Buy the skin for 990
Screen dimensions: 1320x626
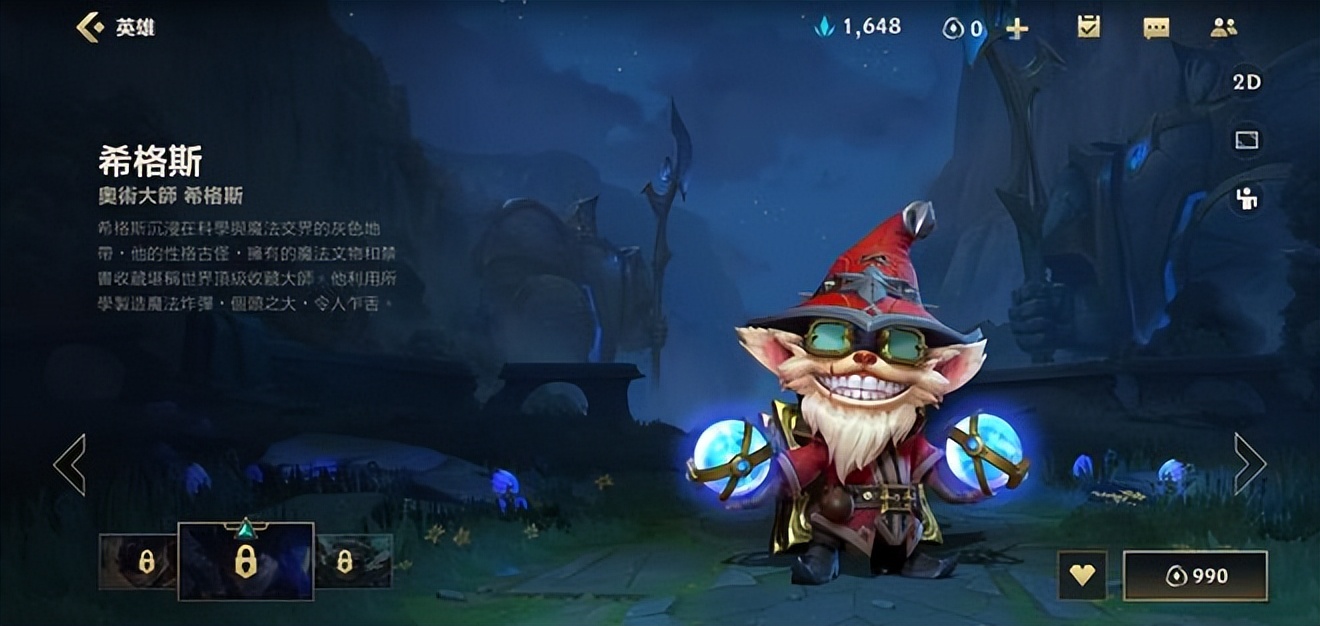(1195, 576)
